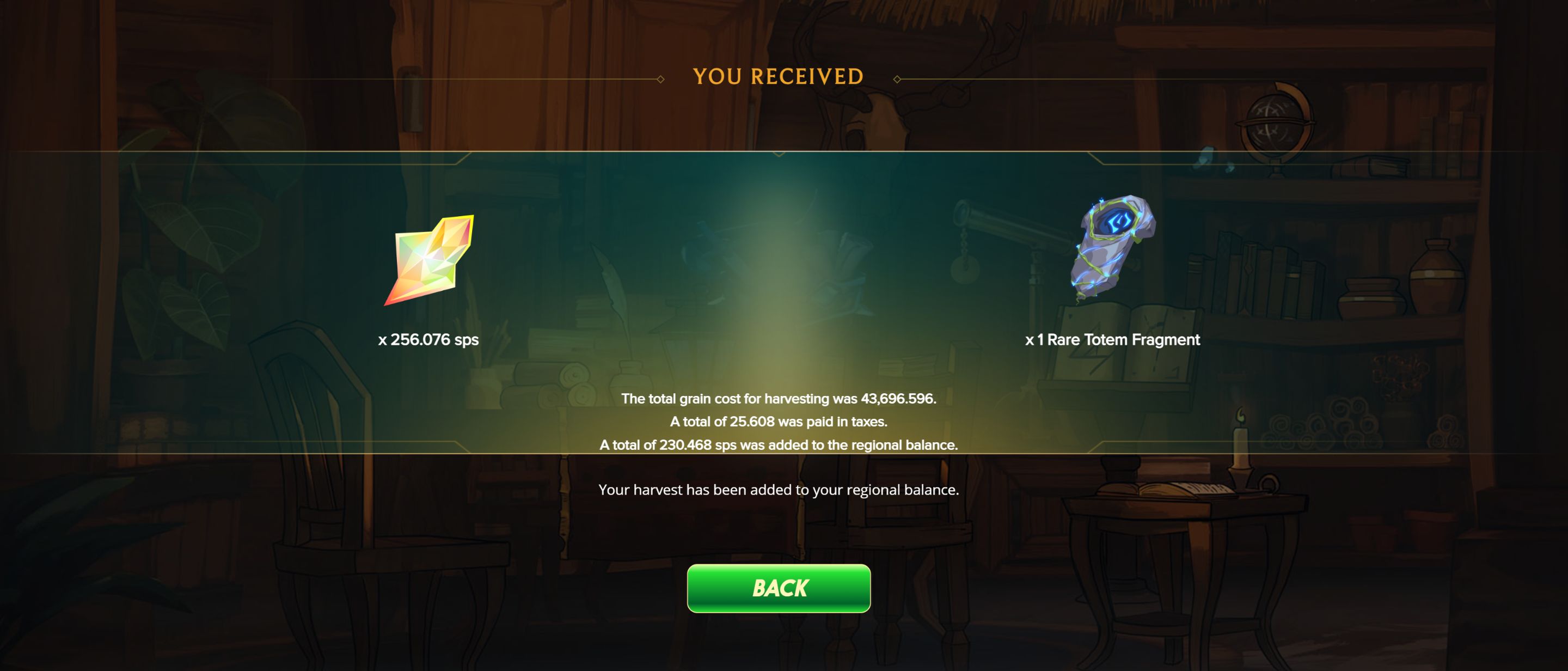Click the green BACK button
The width and height of the screenshot is (1568, 671).
[x=779, y=588]
